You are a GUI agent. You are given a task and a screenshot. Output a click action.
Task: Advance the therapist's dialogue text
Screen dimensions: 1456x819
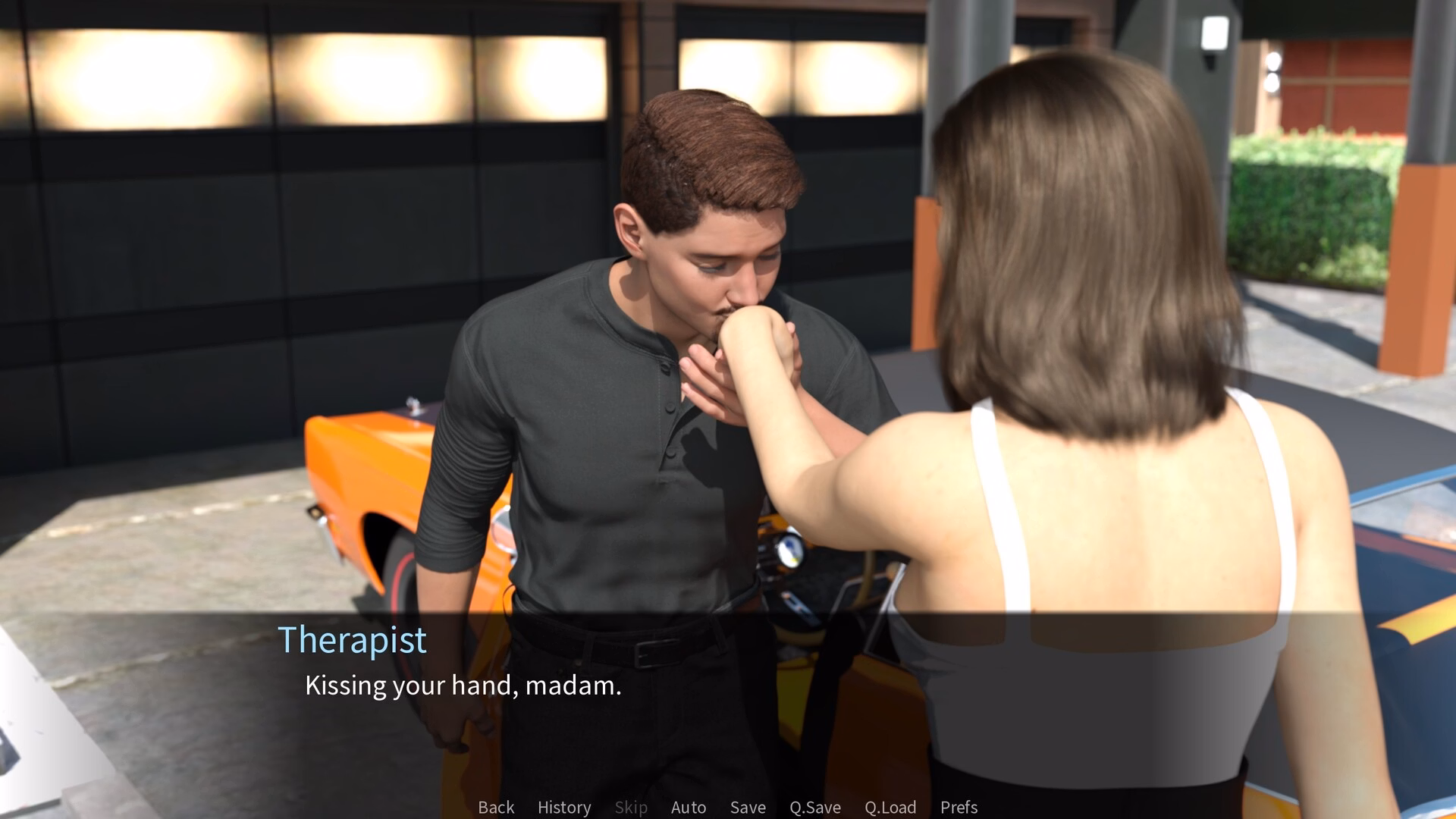[x=463, y=686]
